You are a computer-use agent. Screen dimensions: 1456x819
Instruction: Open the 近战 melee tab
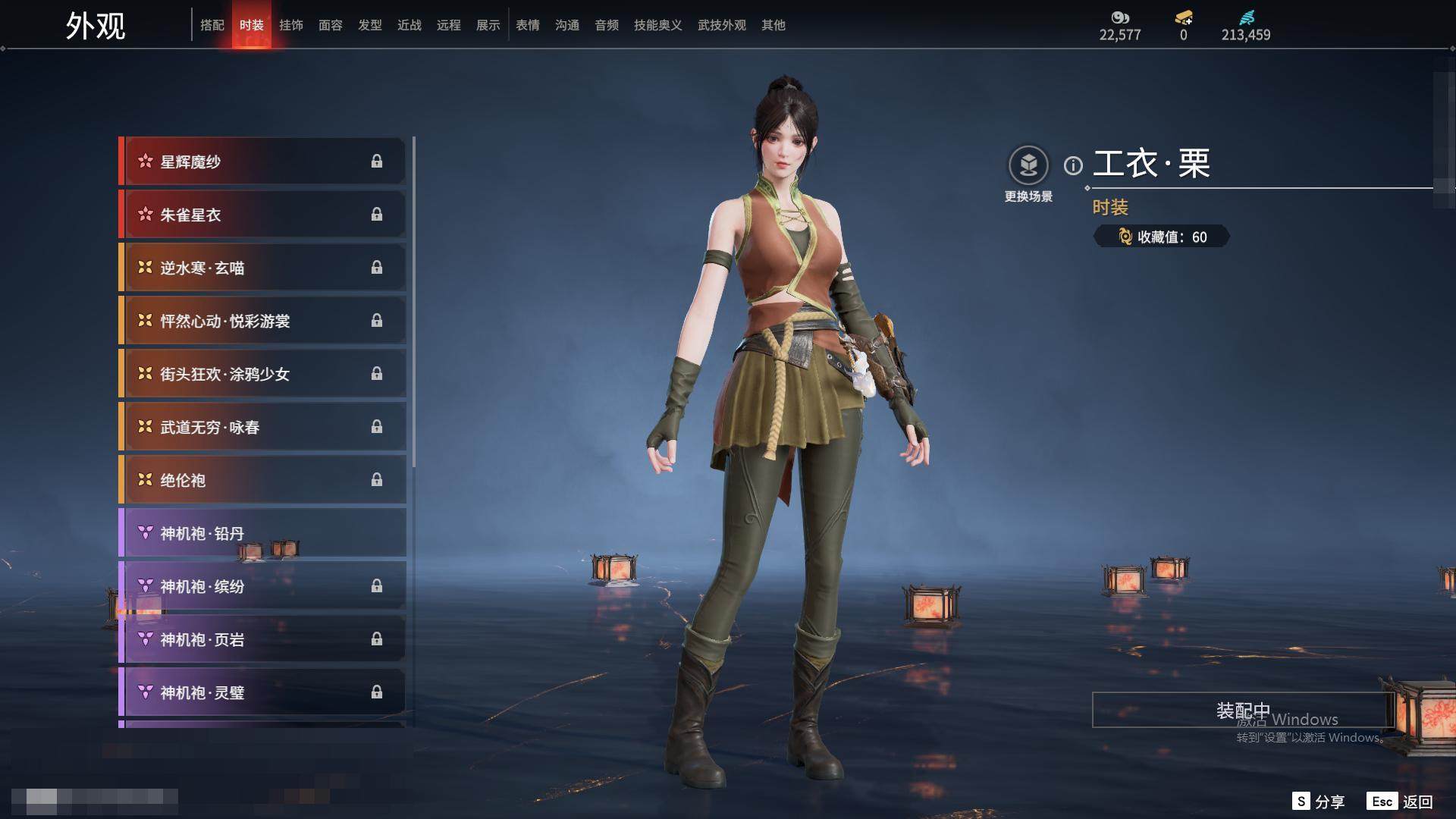(x=409, y=25)
